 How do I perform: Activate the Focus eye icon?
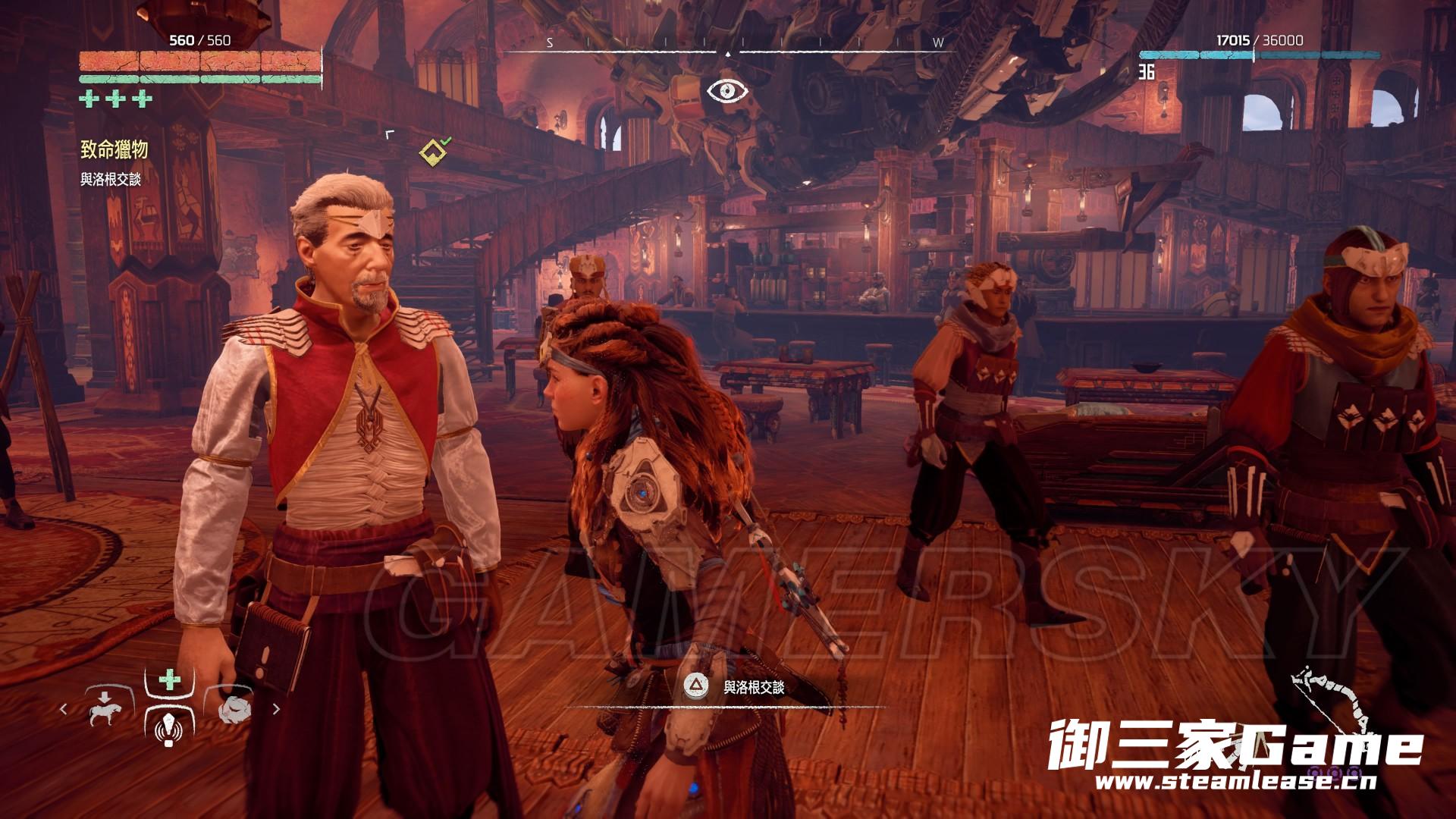point(727,91)
